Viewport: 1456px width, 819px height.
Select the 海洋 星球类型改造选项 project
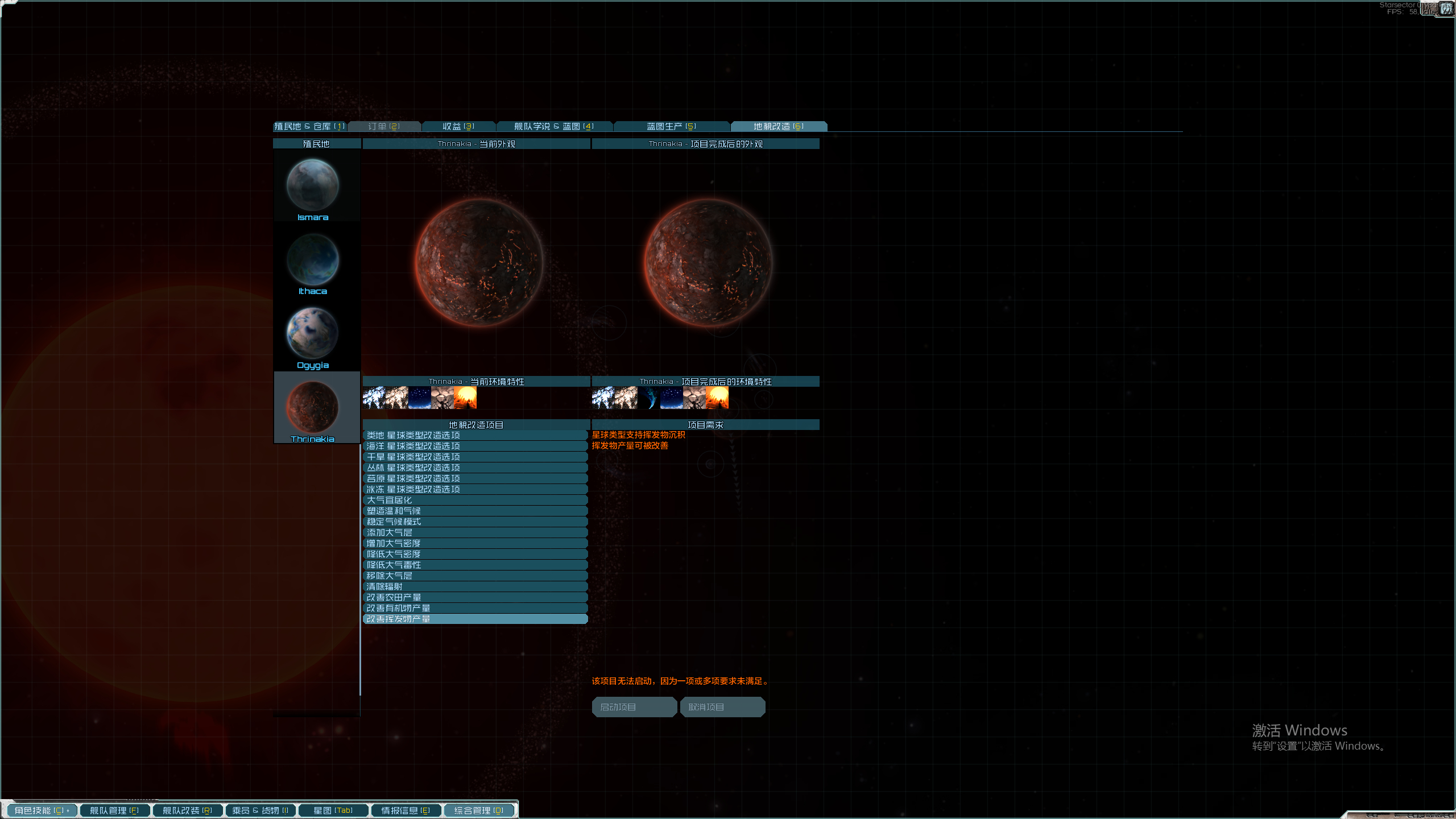point(475,446)
